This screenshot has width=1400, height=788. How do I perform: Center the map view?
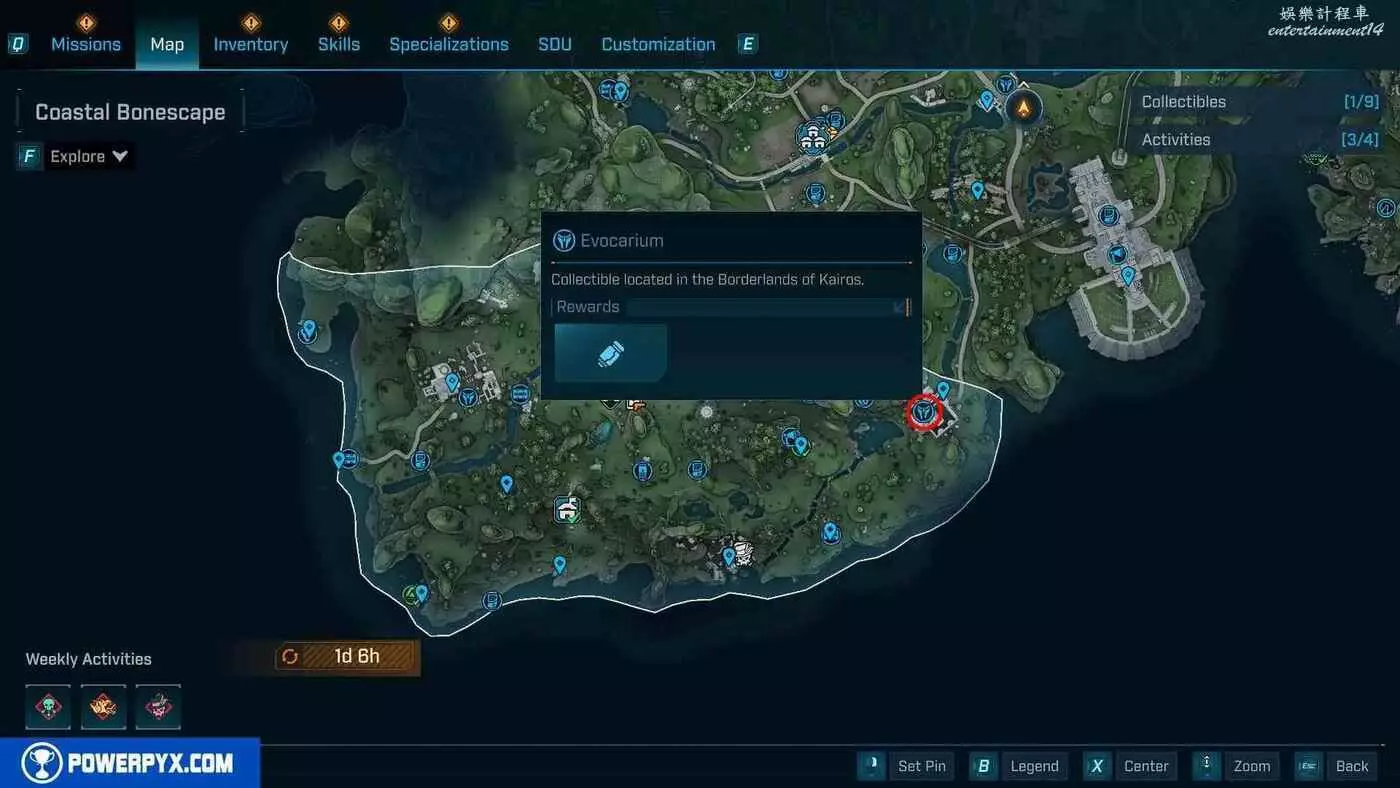point(1131,766)
